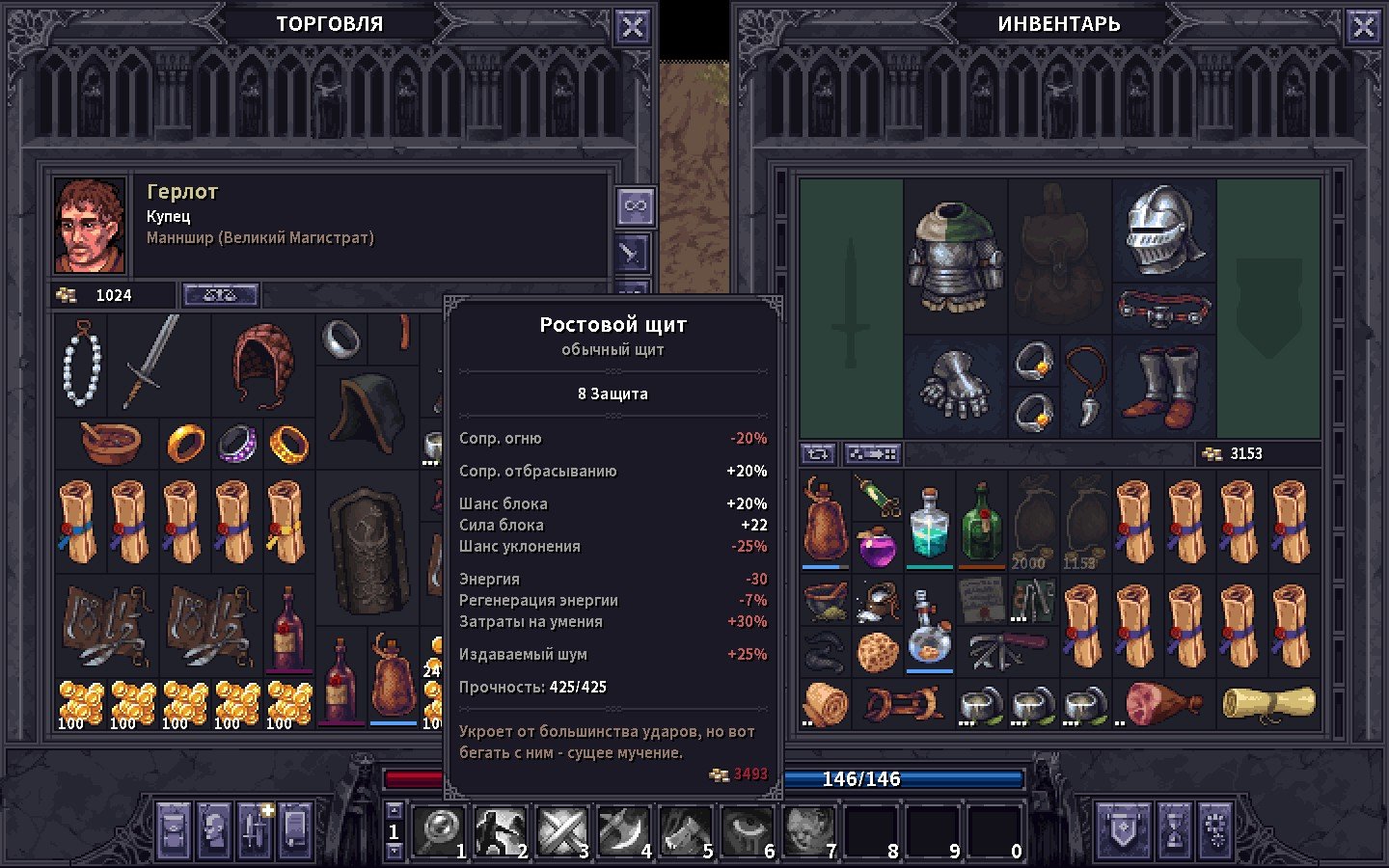The width and height of the screenshot is (1389, 868).
Task: Choose the equipped fang amulet
Action: [x=1086, y=384]
